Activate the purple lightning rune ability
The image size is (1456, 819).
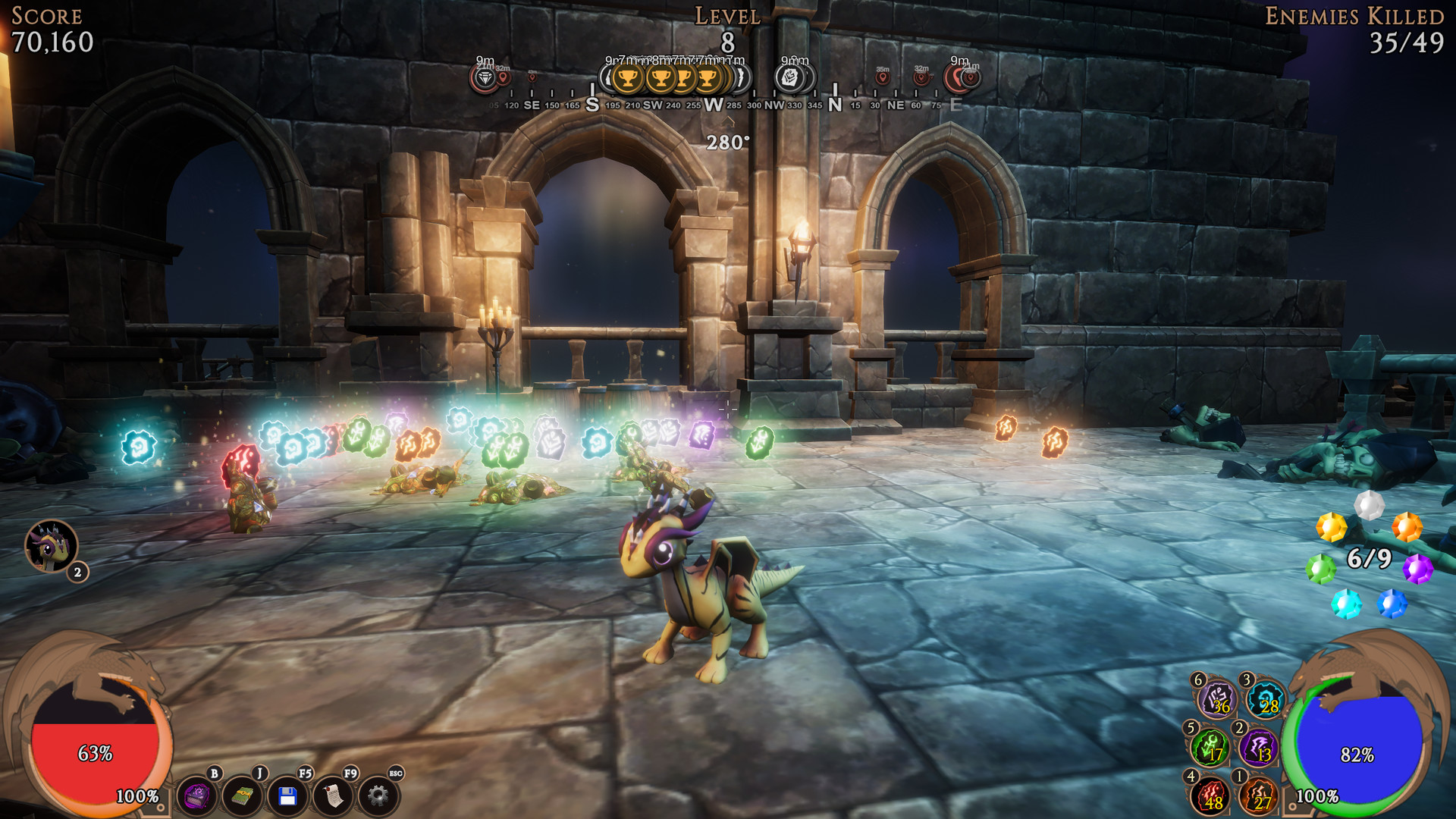[x=1260, y=748]
